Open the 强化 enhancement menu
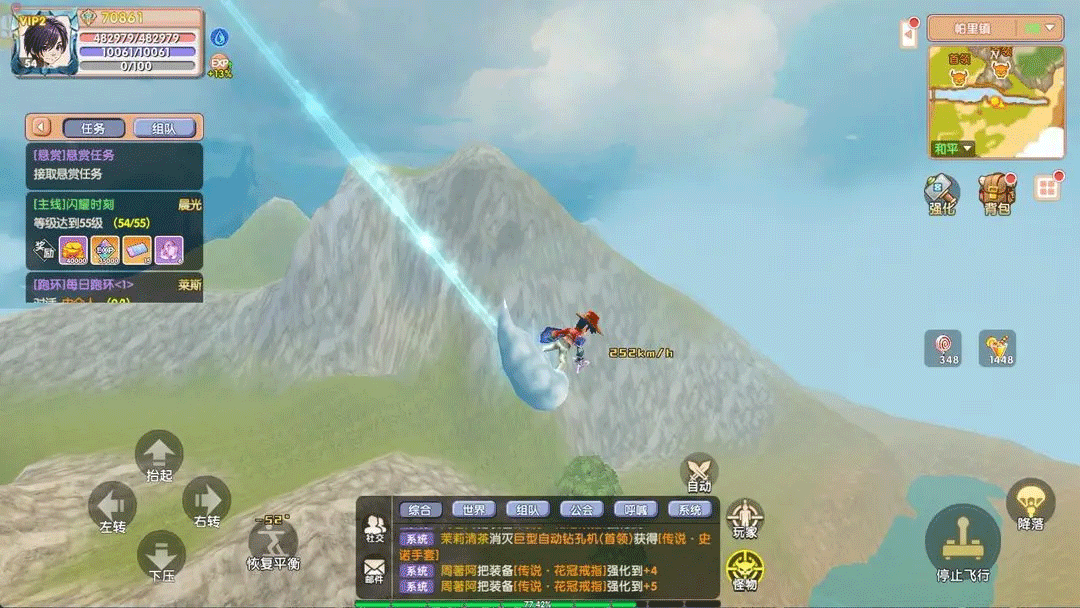The width and height of the screenshot is (1080, 608). click(x=941, y=192)
